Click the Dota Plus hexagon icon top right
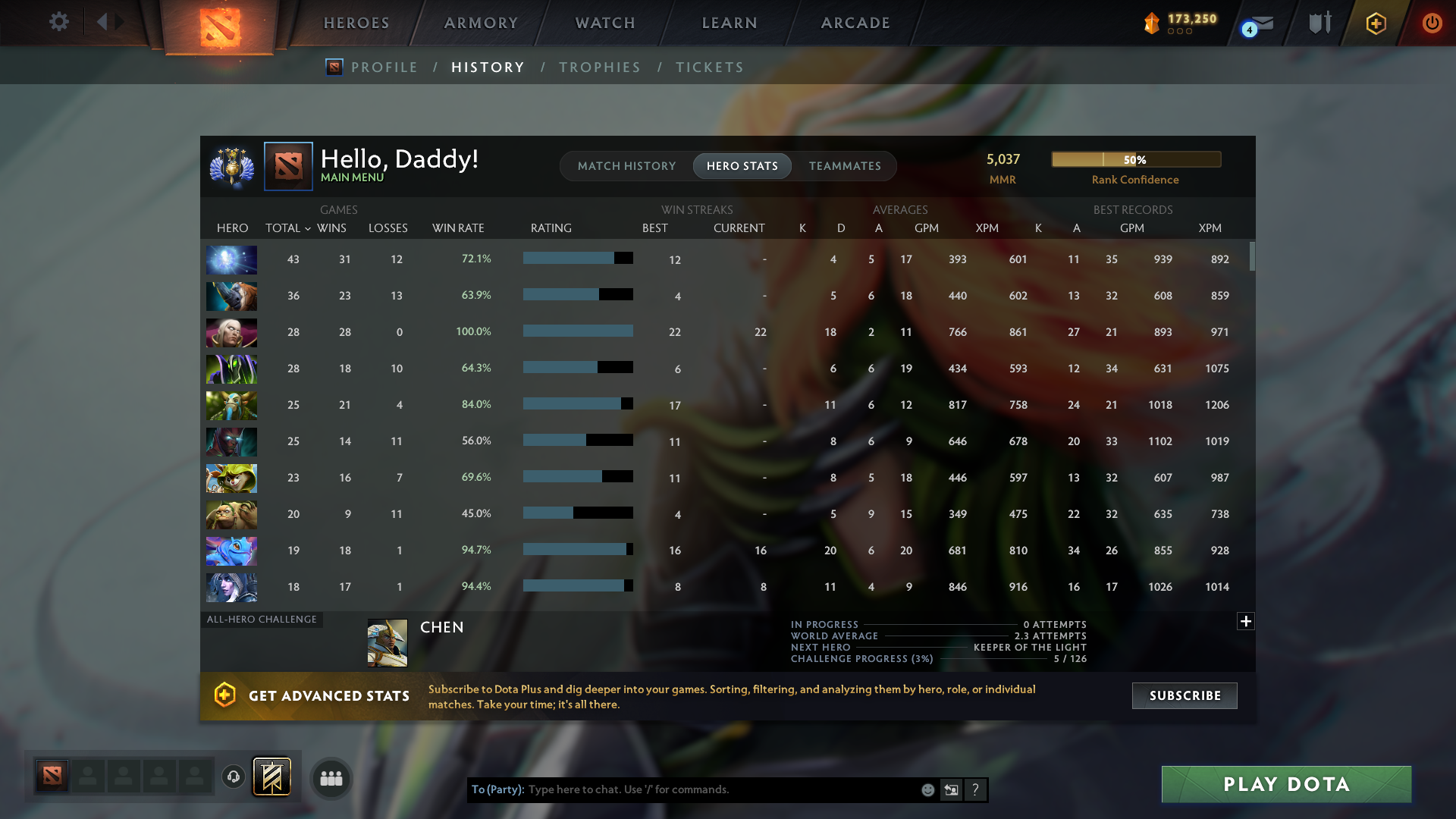The width and height of the screenshot is (1456, 819). [x=1376, y=23]
